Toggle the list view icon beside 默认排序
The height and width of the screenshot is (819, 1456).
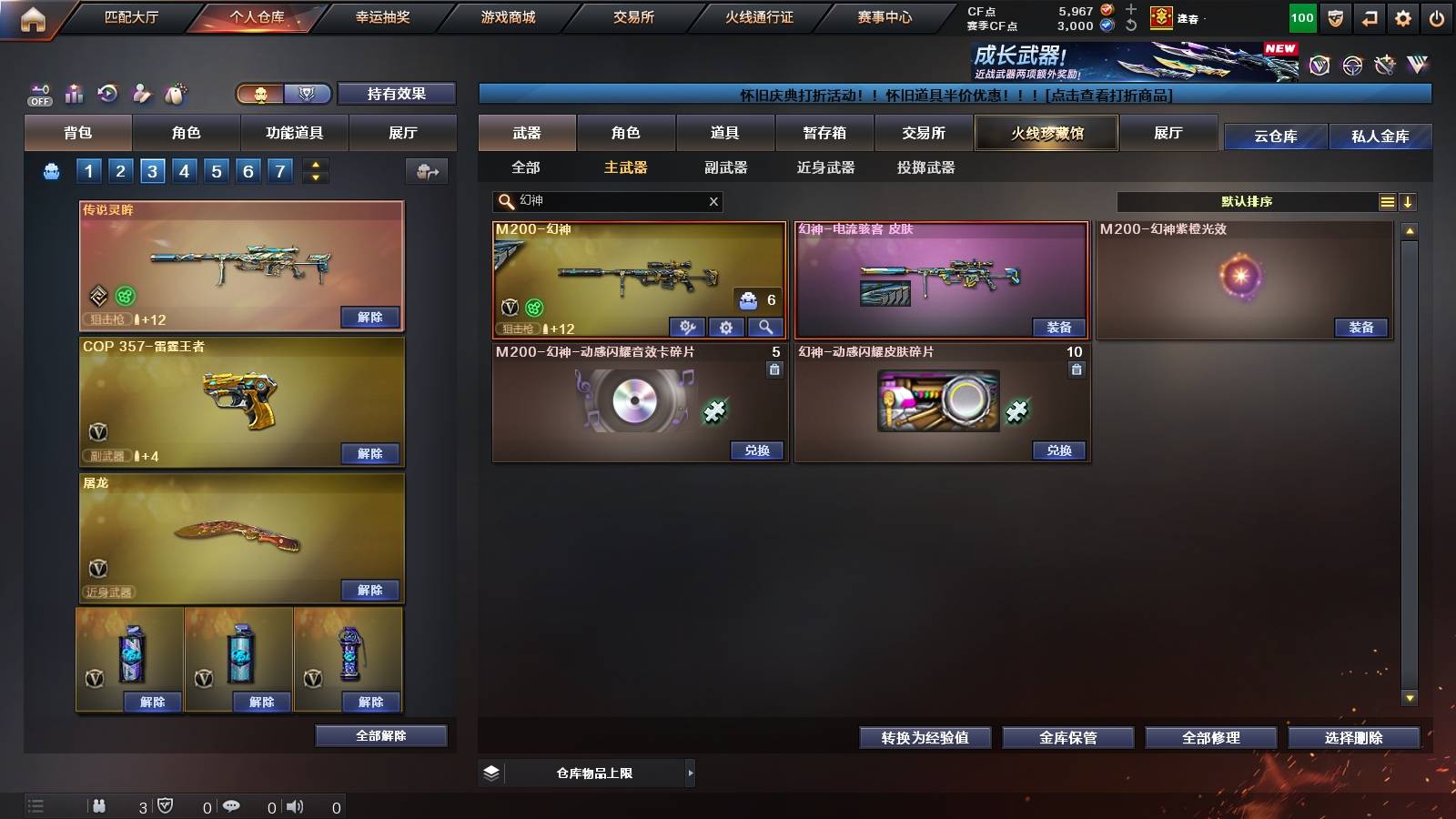click(1387, 202)
